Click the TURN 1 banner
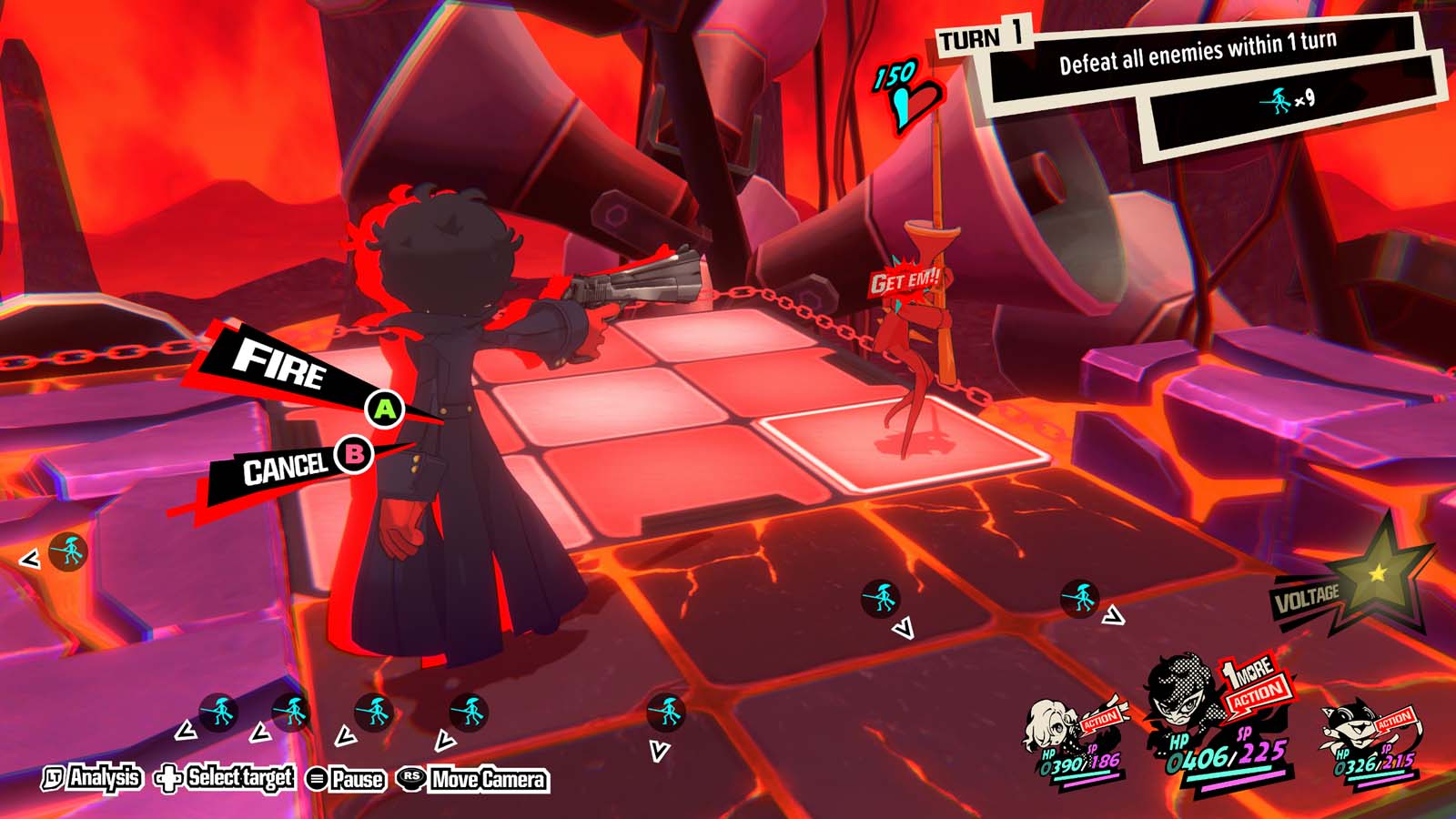1456x819 pixels. (981, 38)
